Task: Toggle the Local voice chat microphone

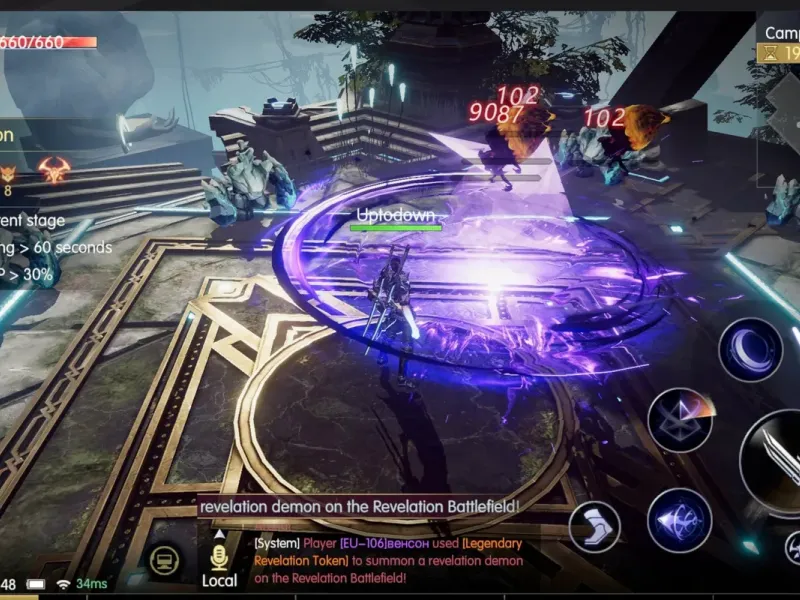Action: pos(219,558)
